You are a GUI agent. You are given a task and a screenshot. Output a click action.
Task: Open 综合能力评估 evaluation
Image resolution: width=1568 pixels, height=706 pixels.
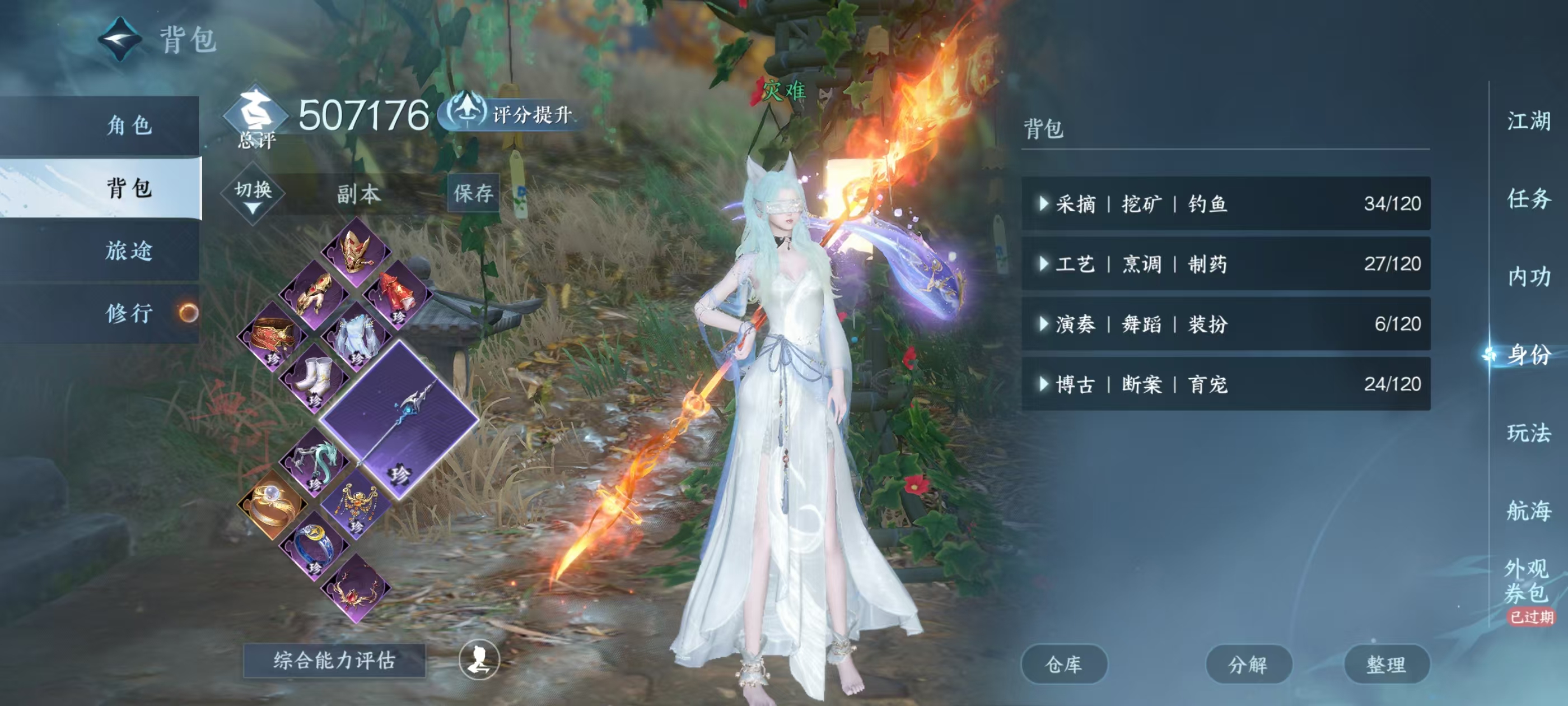click(334, 660)
